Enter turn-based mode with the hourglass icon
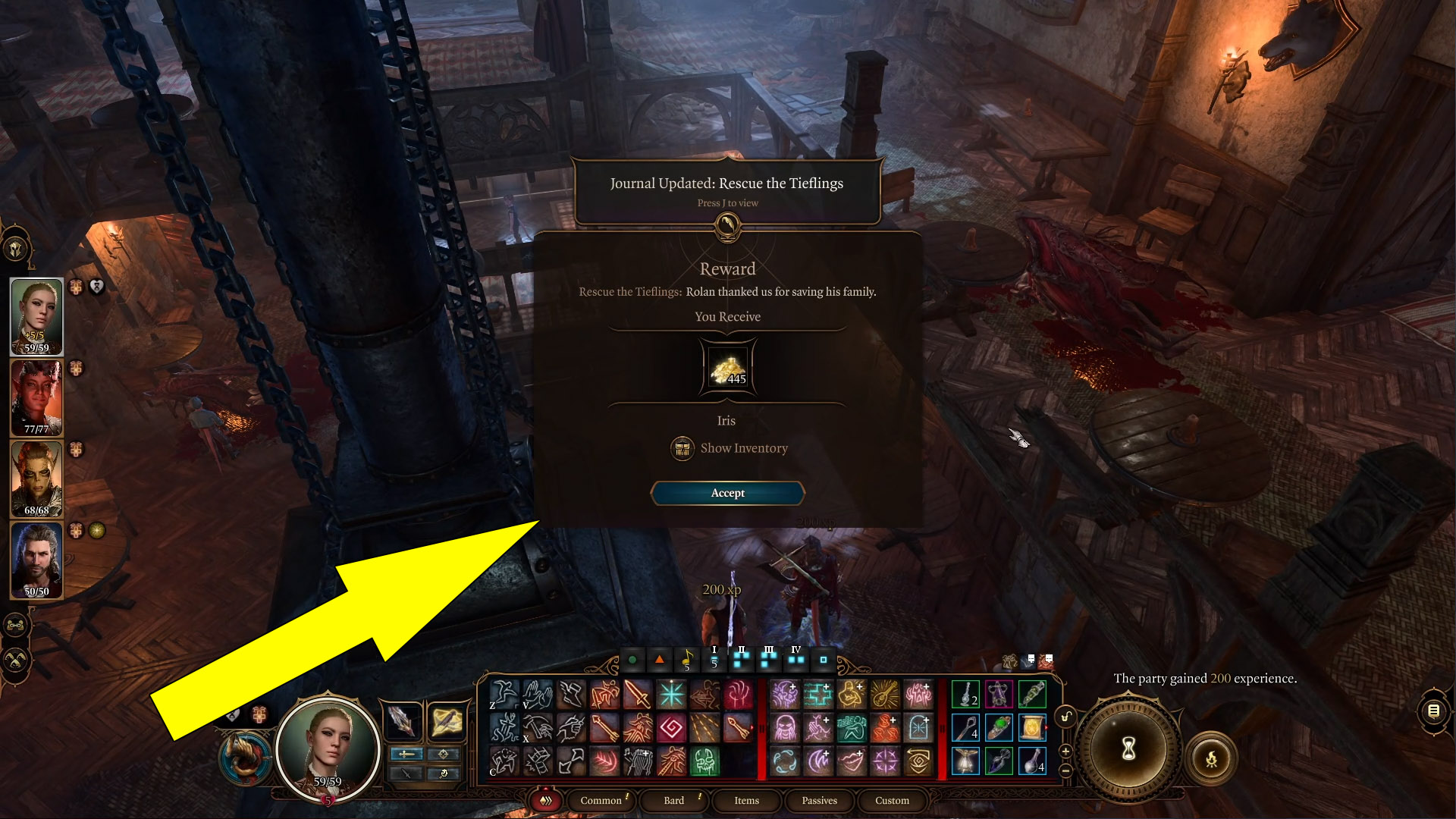 point(1128,749)
